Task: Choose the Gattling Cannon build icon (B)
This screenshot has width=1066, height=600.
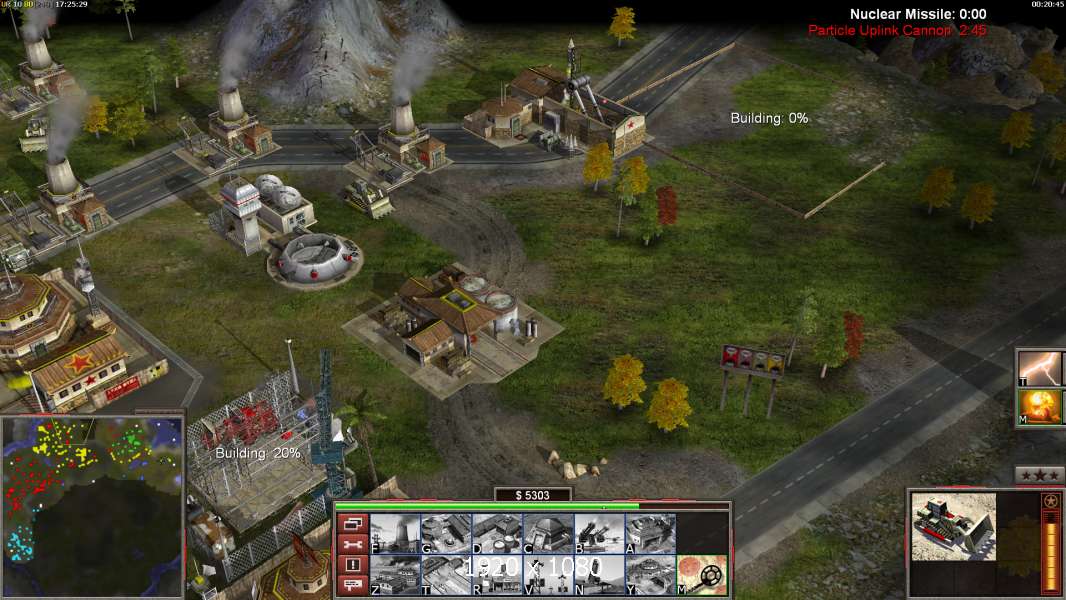Action: click(x=599, y=533)
